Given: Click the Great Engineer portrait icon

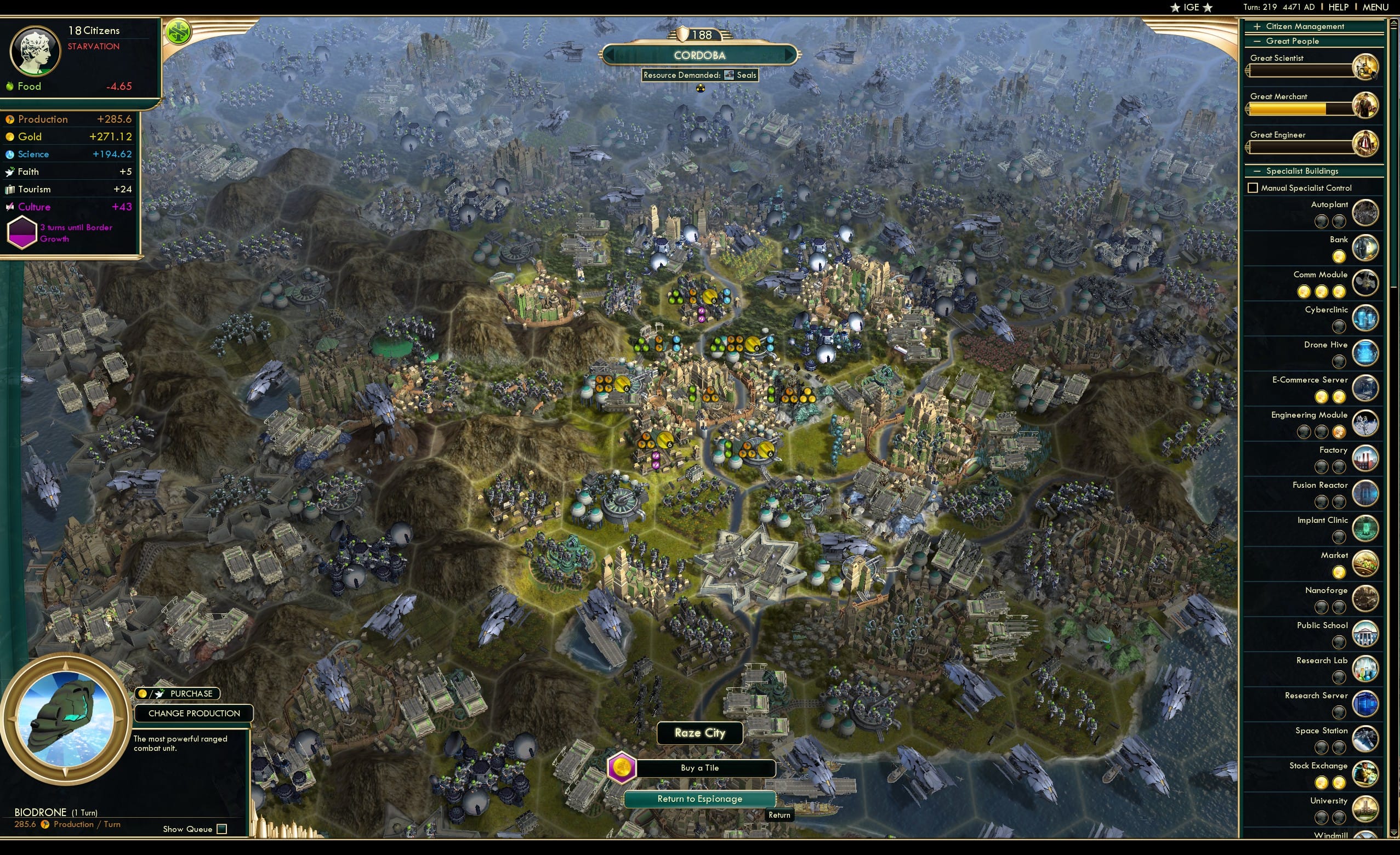Looking at the screenshot, I should [1367, 143].
